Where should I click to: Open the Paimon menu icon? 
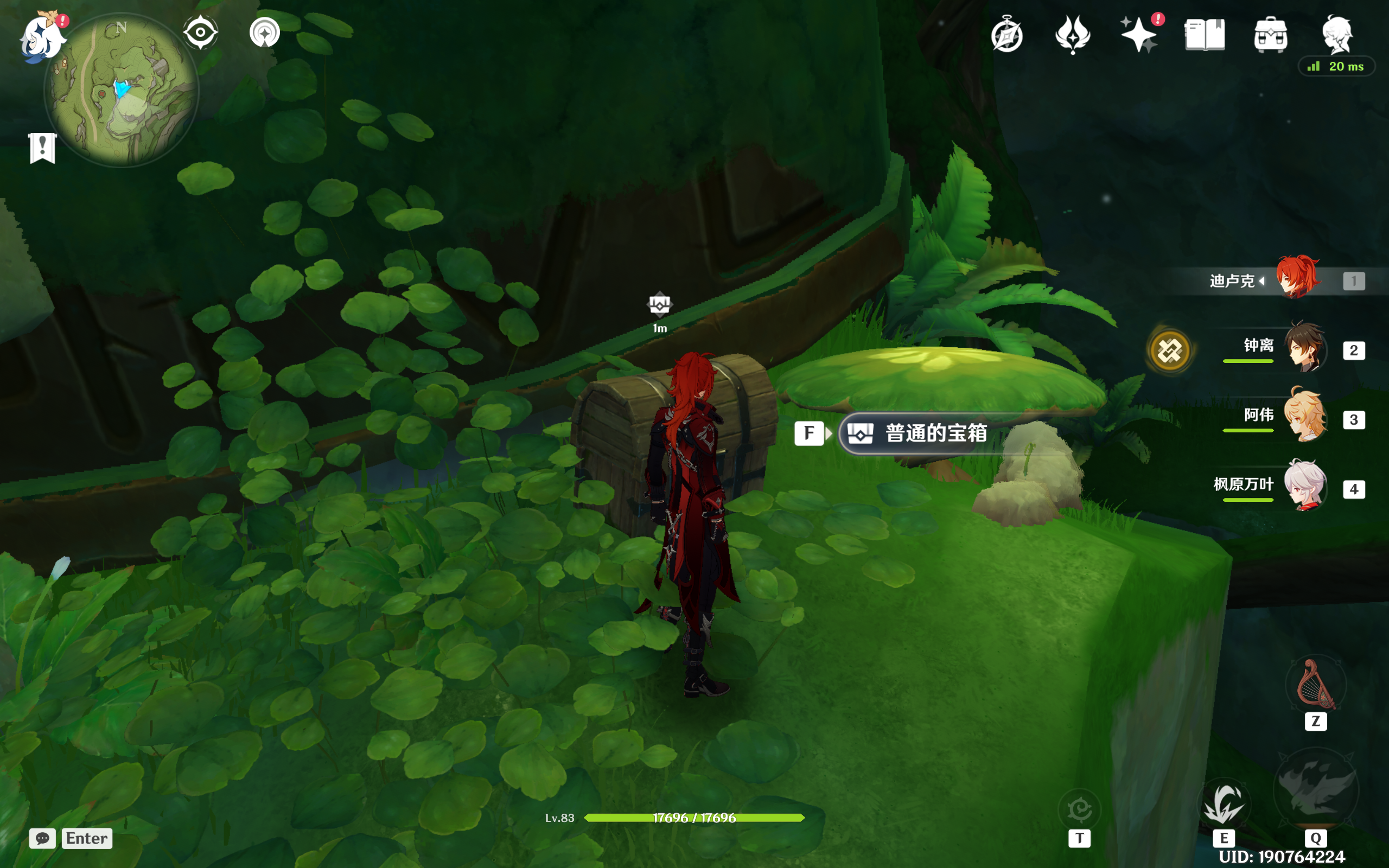41,38
